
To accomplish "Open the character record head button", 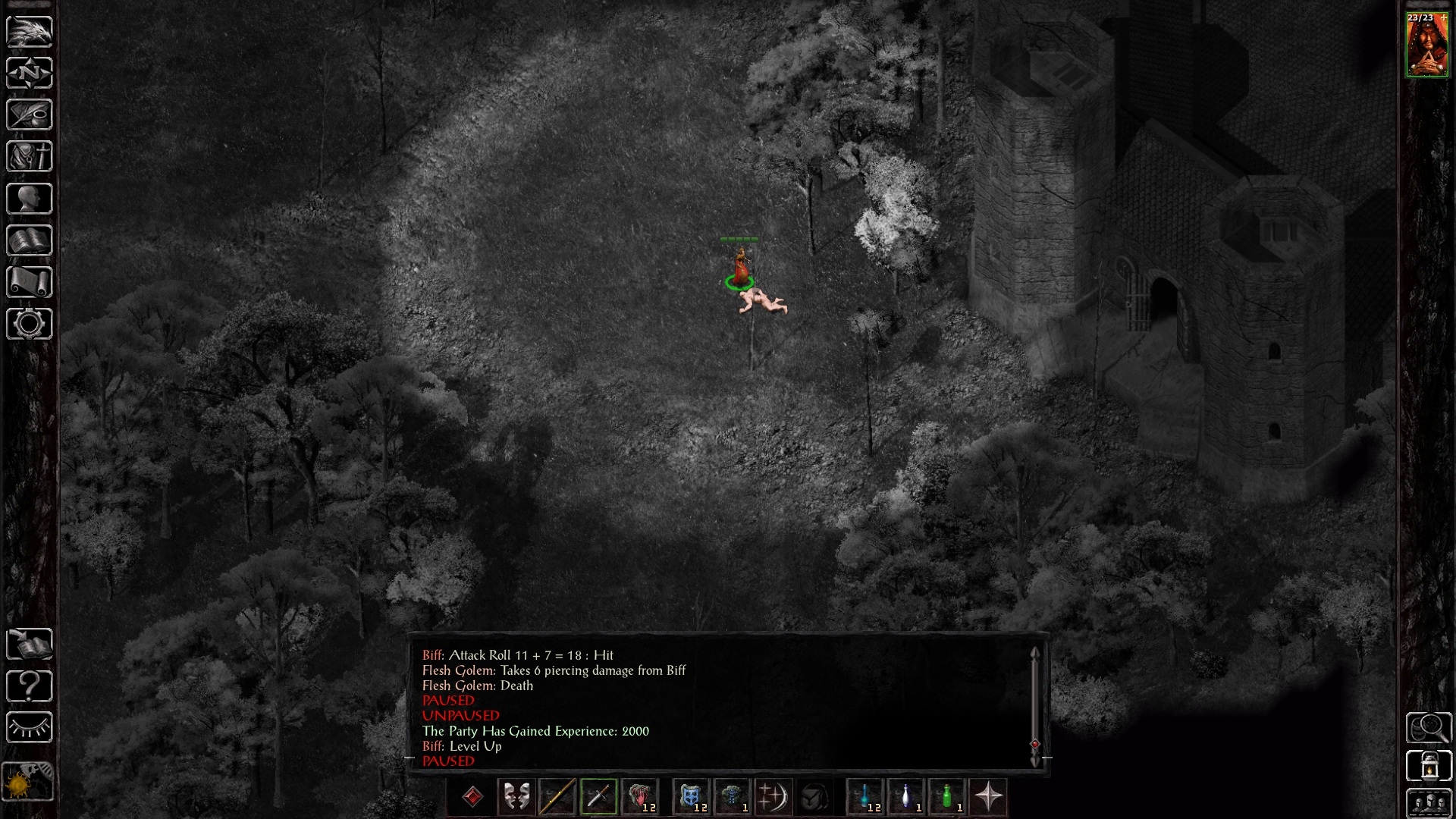I will pyautogui.click(x=30, y=199).
